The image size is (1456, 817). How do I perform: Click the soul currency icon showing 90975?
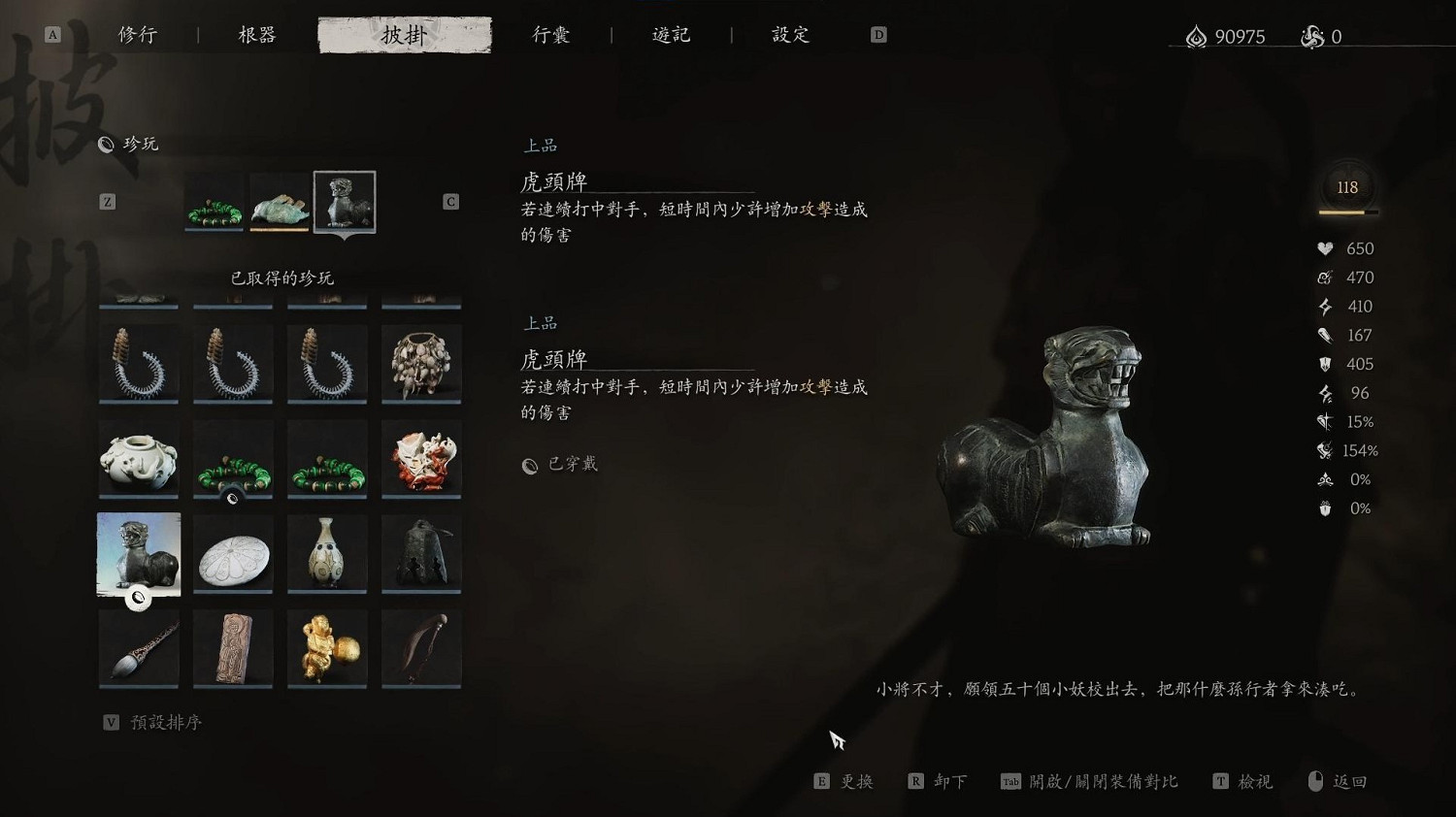1196,37
